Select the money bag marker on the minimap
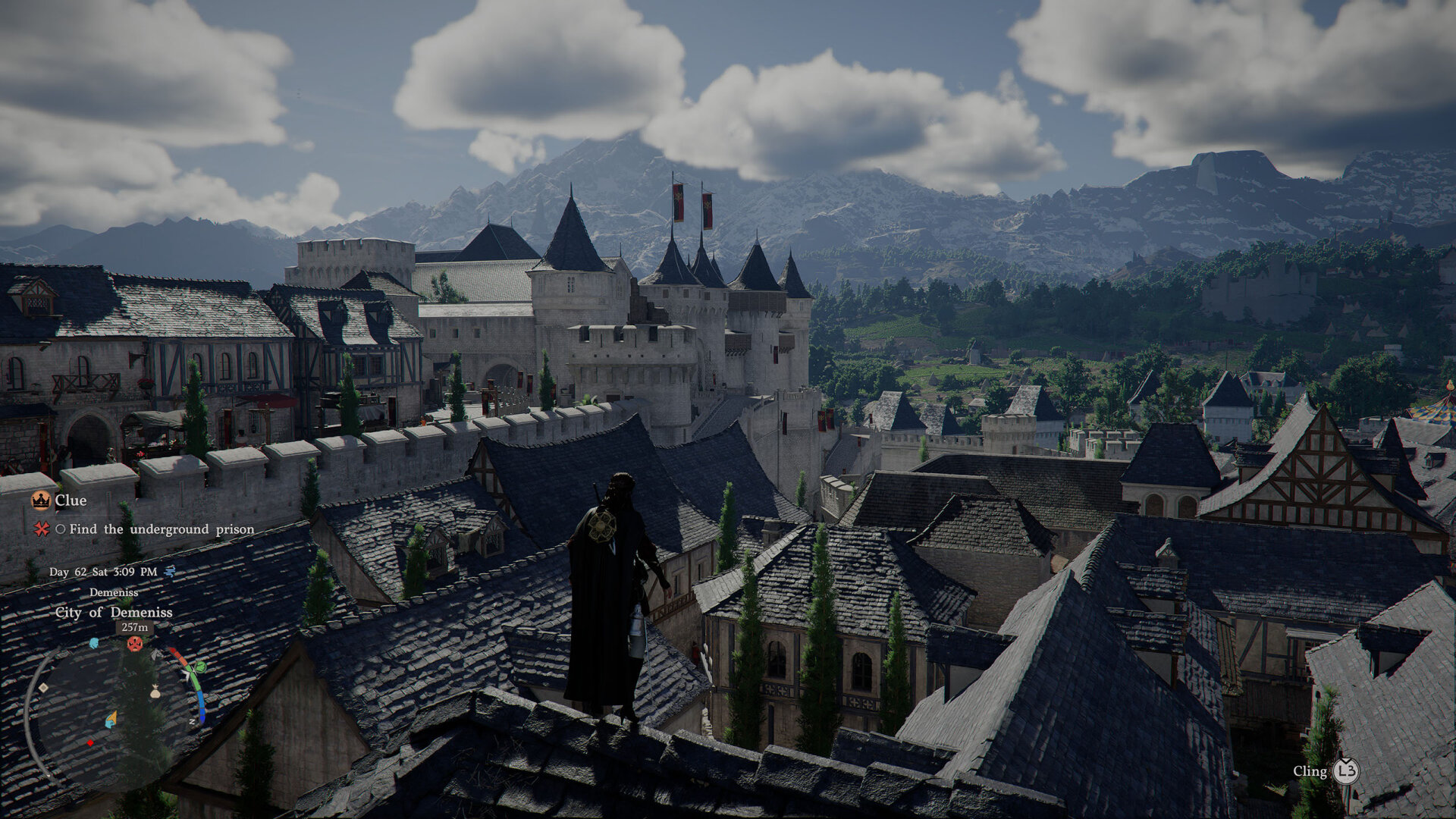Image resolution: width=1456 pixels, height=819 pixels. [x=155, y=691]
